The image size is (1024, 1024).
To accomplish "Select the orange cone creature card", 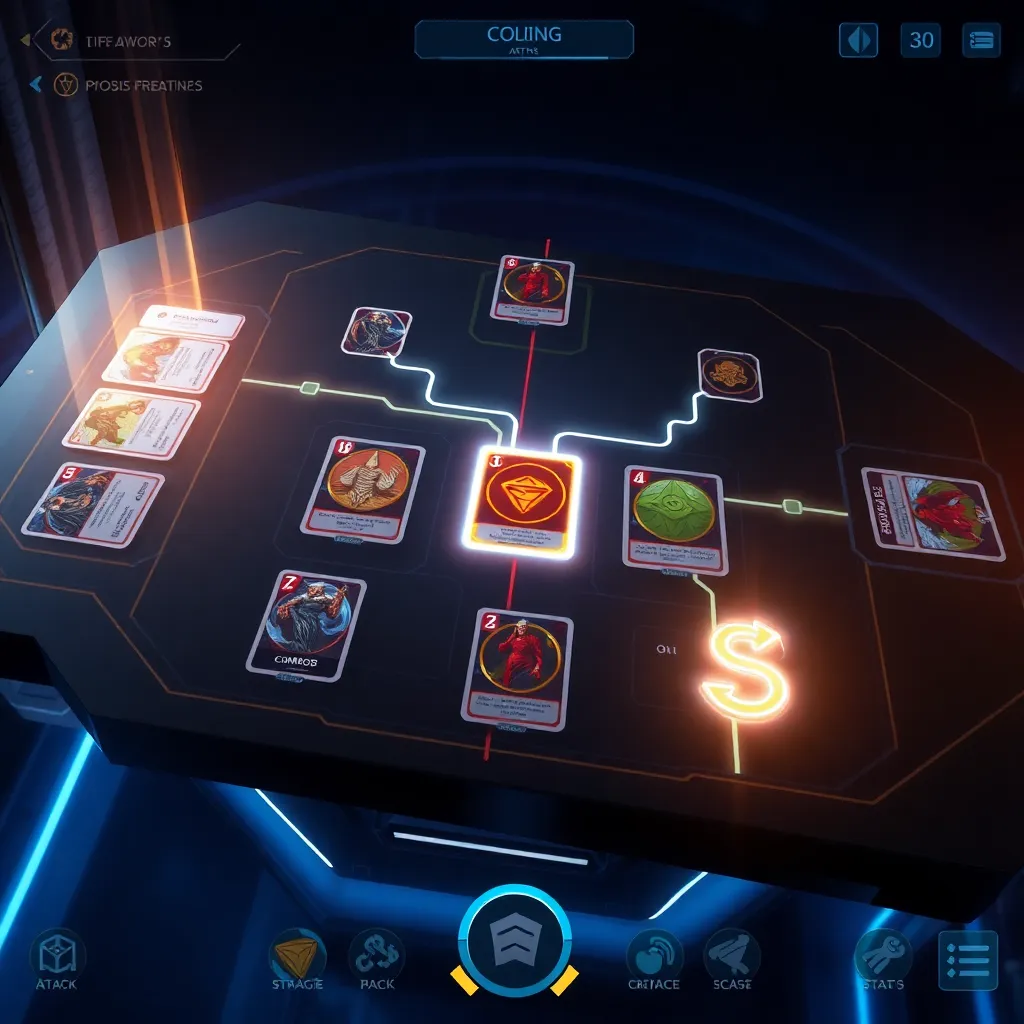I will (362, 489).
